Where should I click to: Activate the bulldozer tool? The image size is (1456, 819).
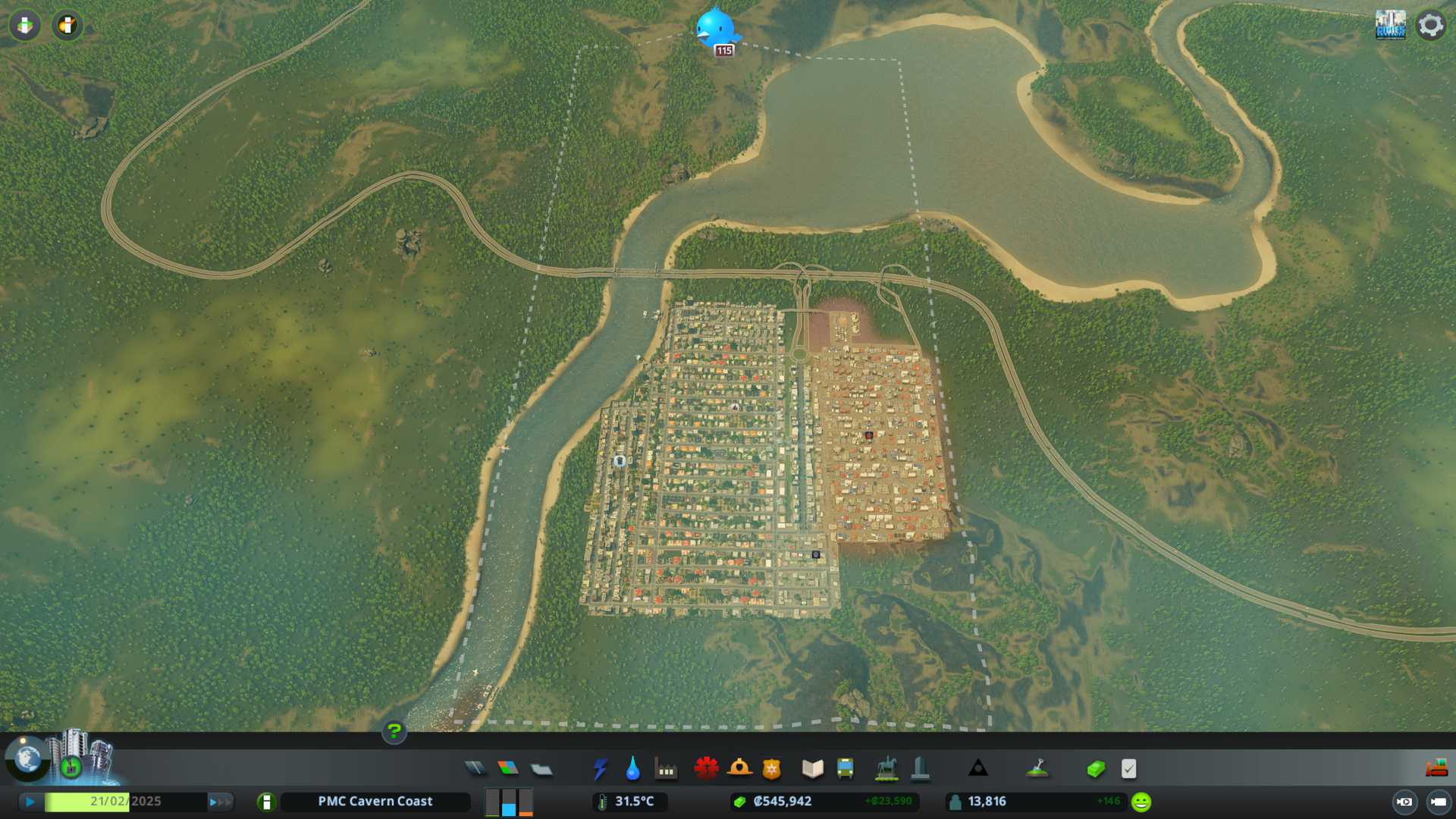(x=1436, y=769)
